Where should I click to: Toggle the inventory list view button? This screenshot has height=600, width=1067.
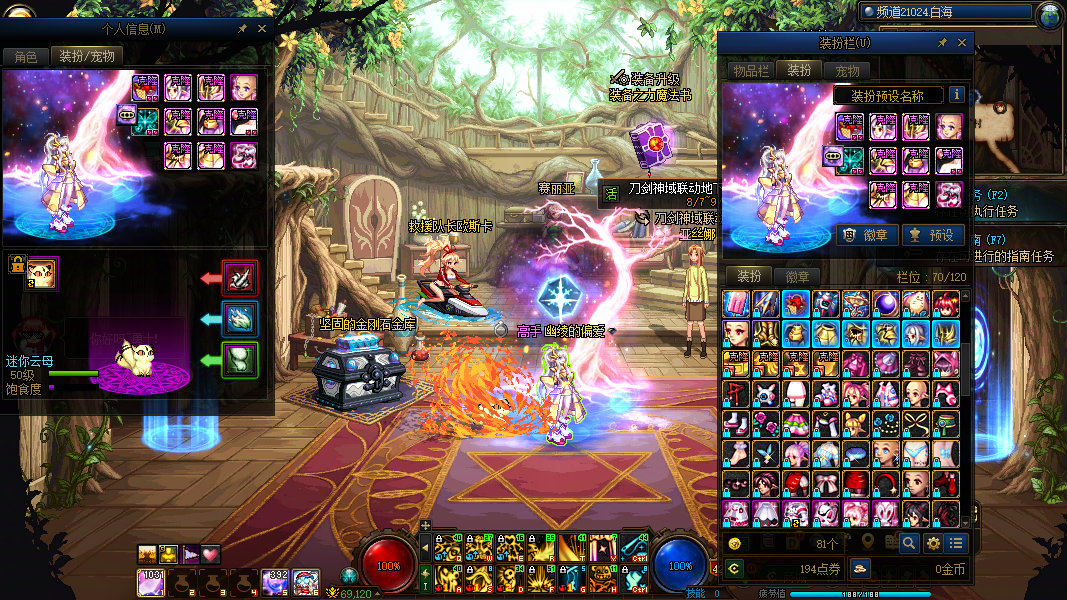(957, 543)
